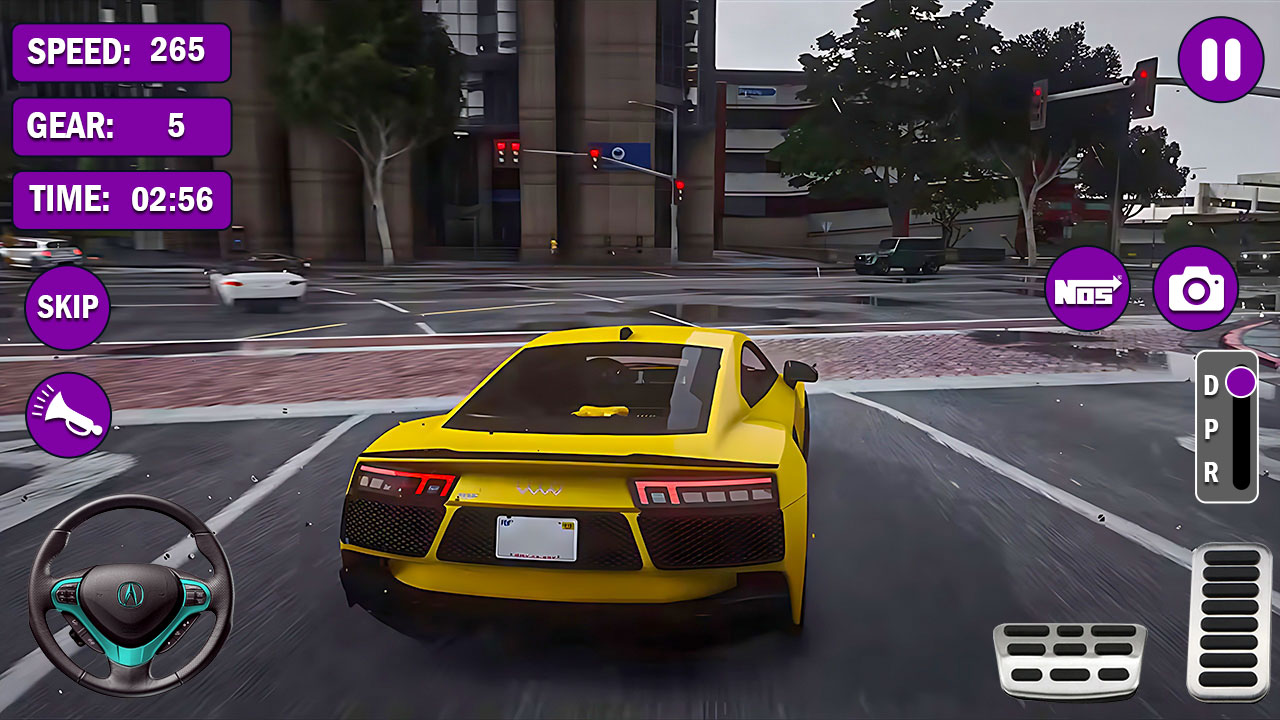Click the yellow sports car
This screenshot has width=1280, height=720.
coord(580,470)
